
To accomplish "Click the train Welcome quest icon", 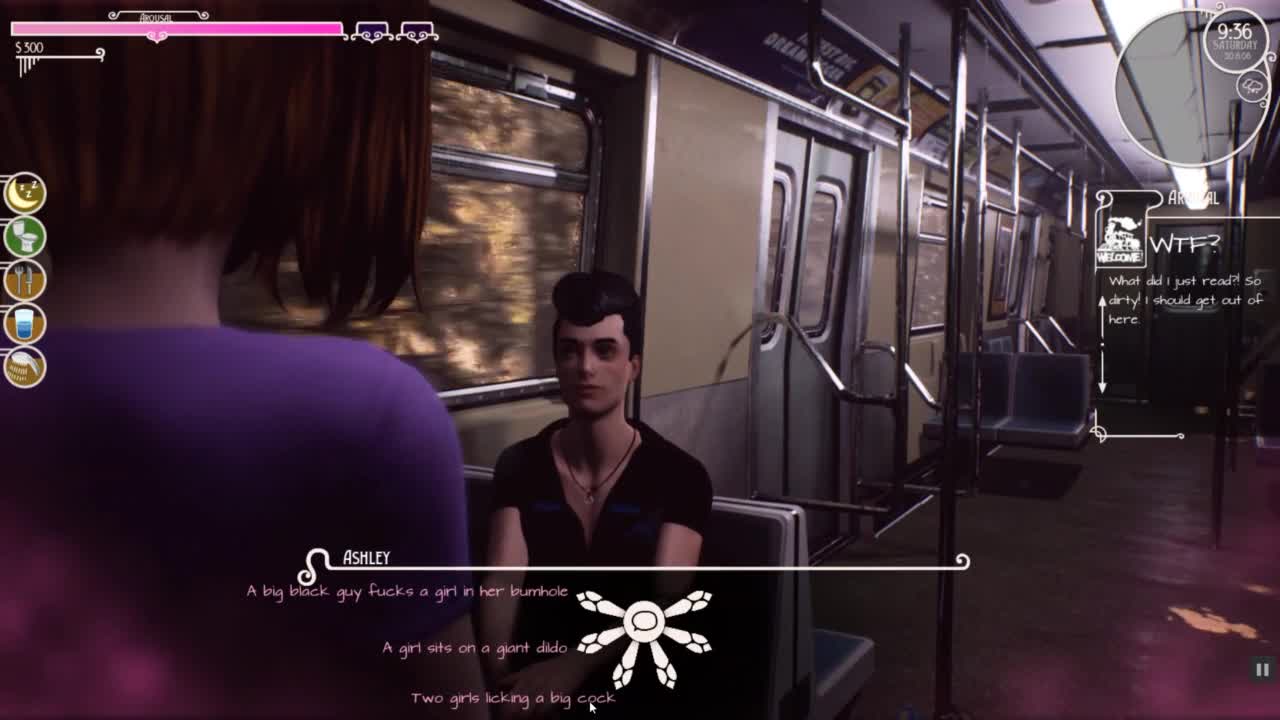I will tap(1120, 241).
